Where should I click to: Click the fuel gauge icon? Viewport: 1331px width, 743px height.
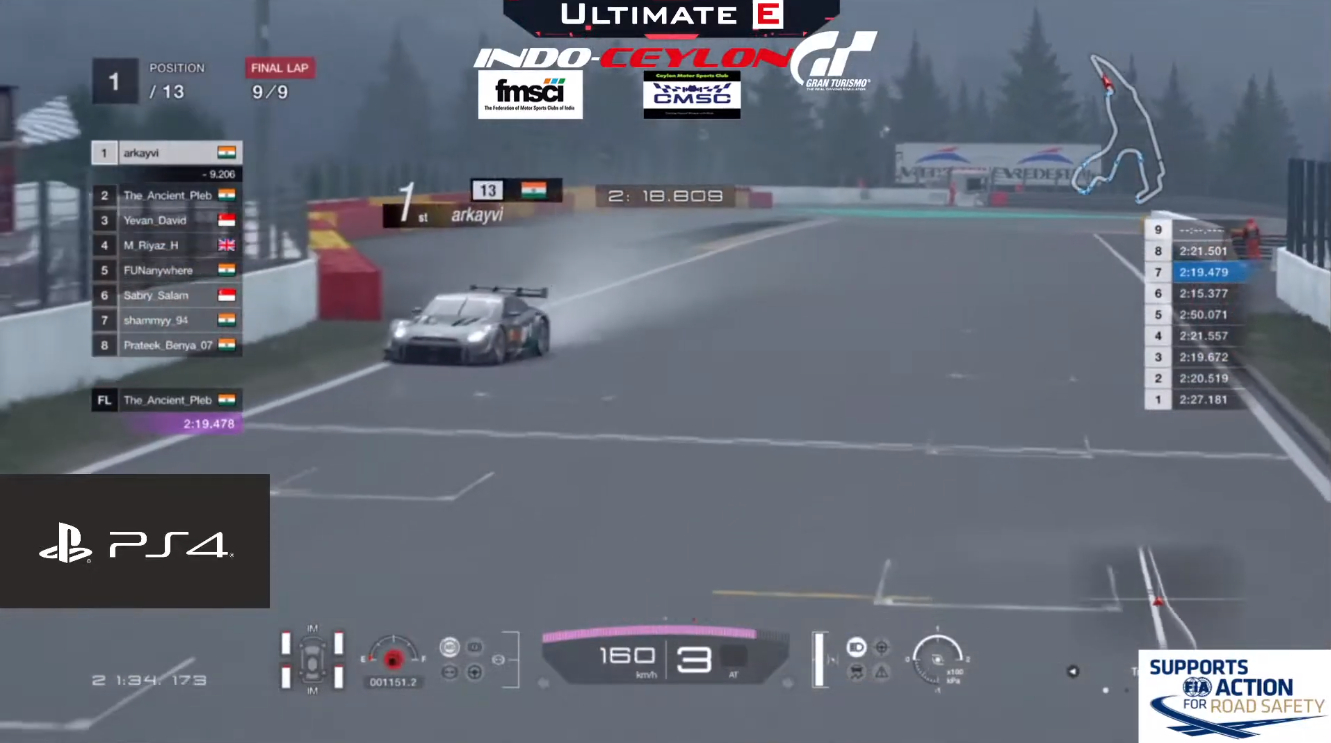[x=393, y=656]
